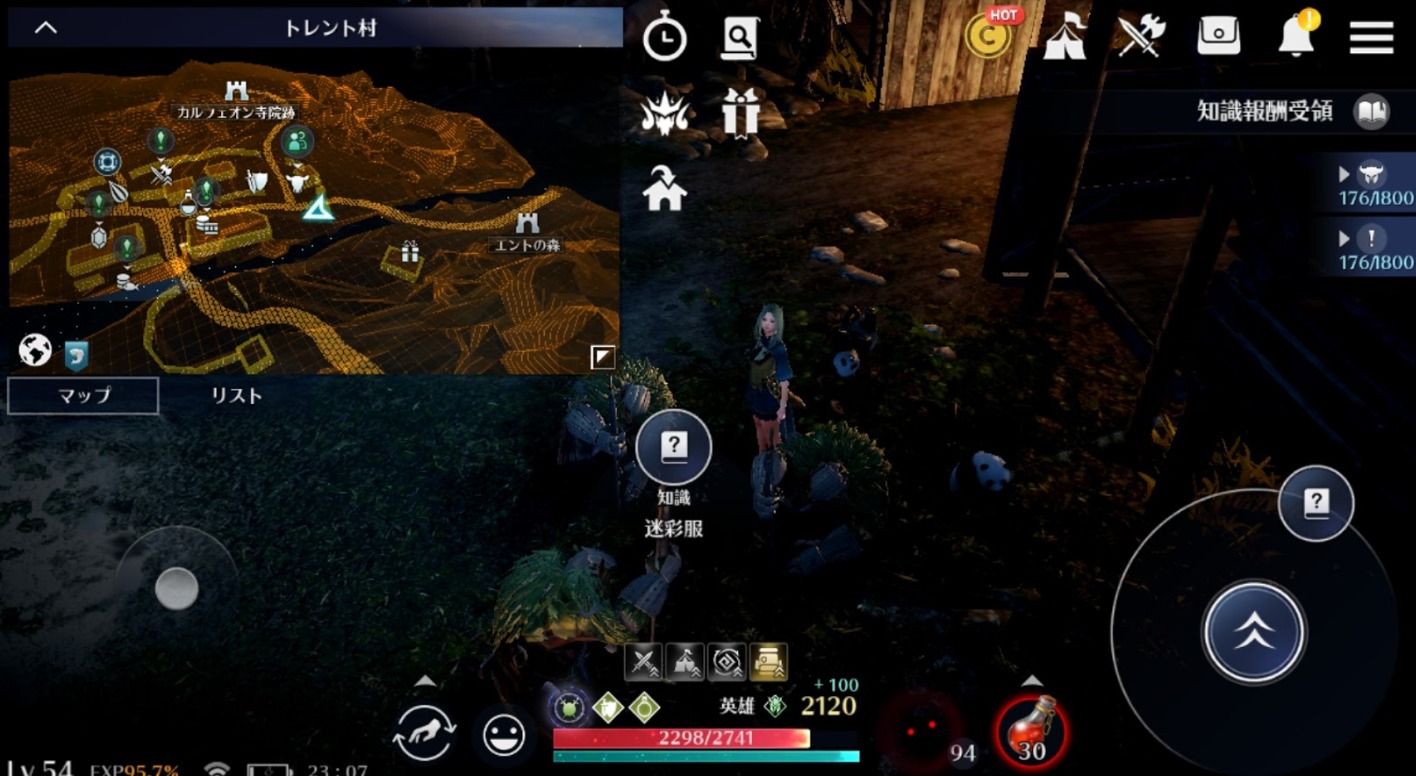
Task: Open the HOT coin shop icon
Action: (989, 37)
